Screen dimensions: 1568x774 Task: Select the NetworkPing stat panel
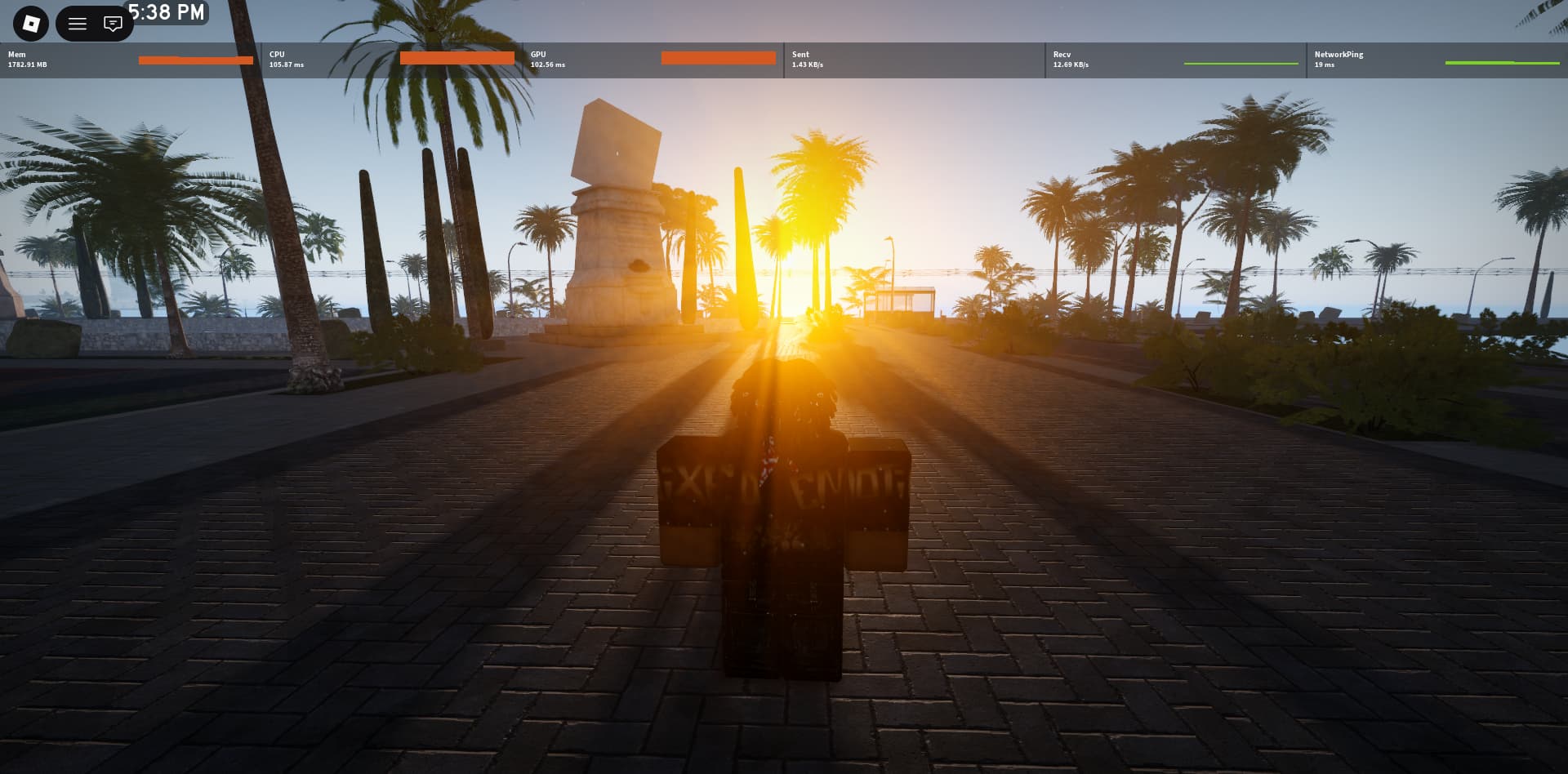tap(1437, 60)
